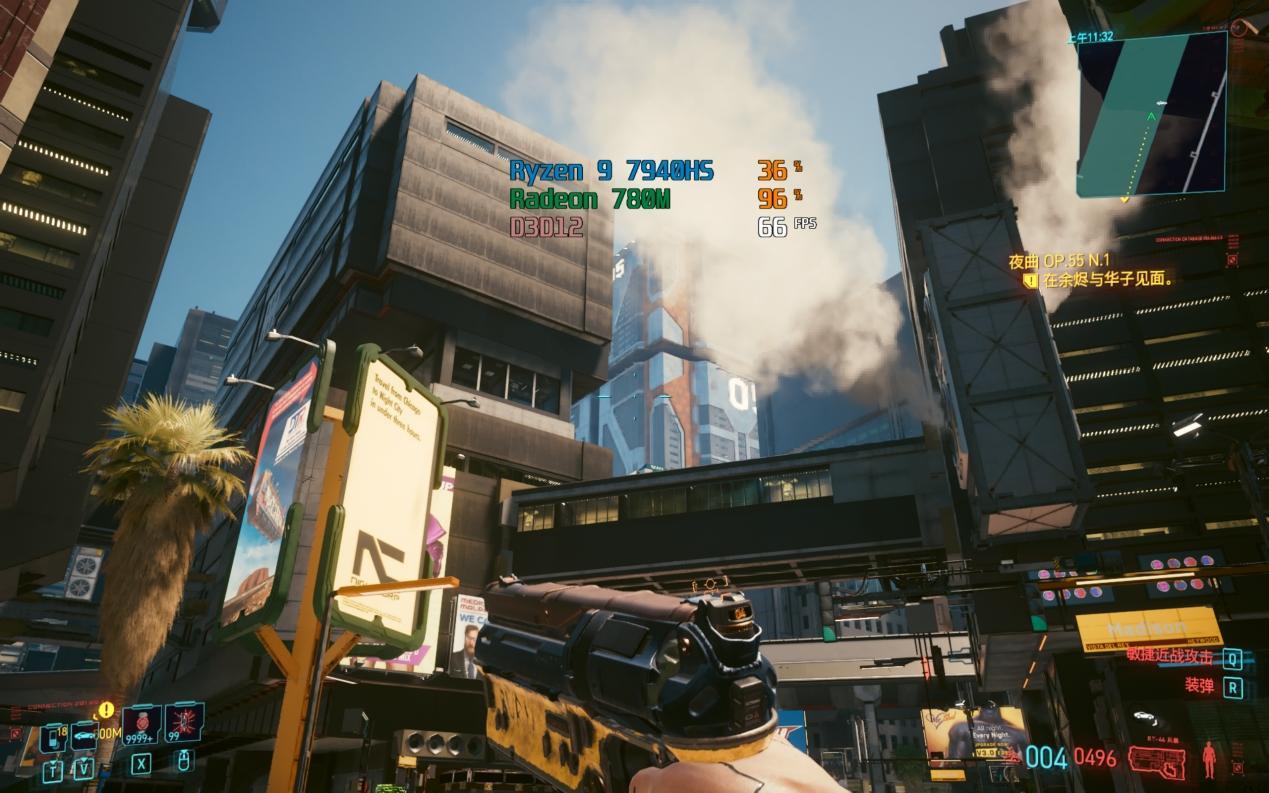Open the minimap in the corner

point(1152,113)
